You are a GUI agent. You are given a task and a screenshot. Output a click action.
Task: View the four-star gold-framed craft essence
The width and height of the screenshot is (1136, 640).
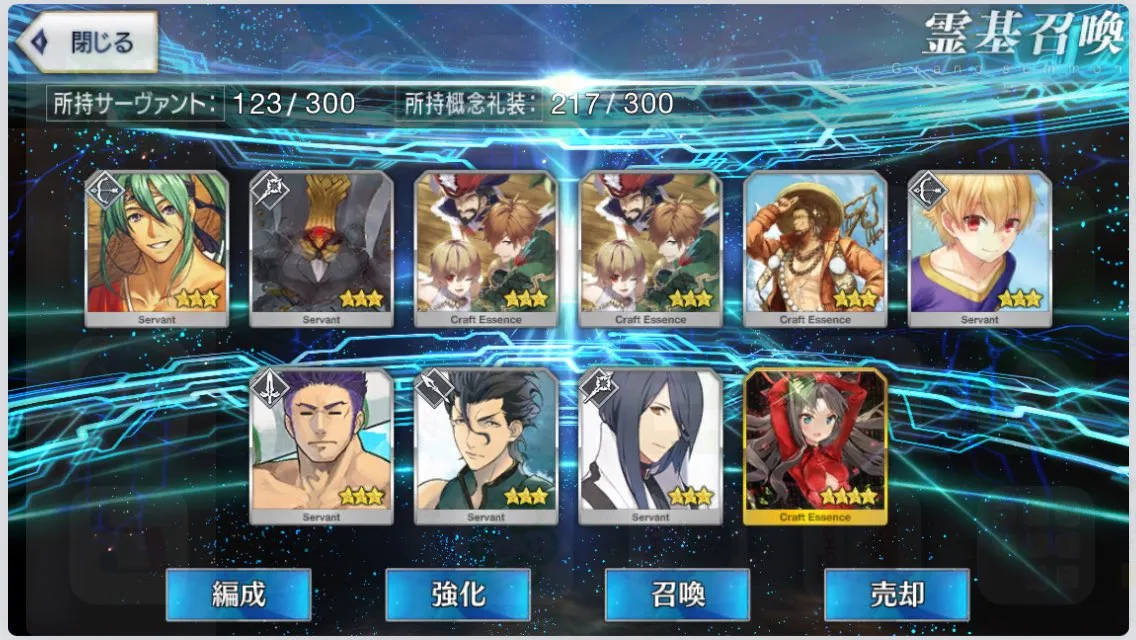[x=814, y=446]
